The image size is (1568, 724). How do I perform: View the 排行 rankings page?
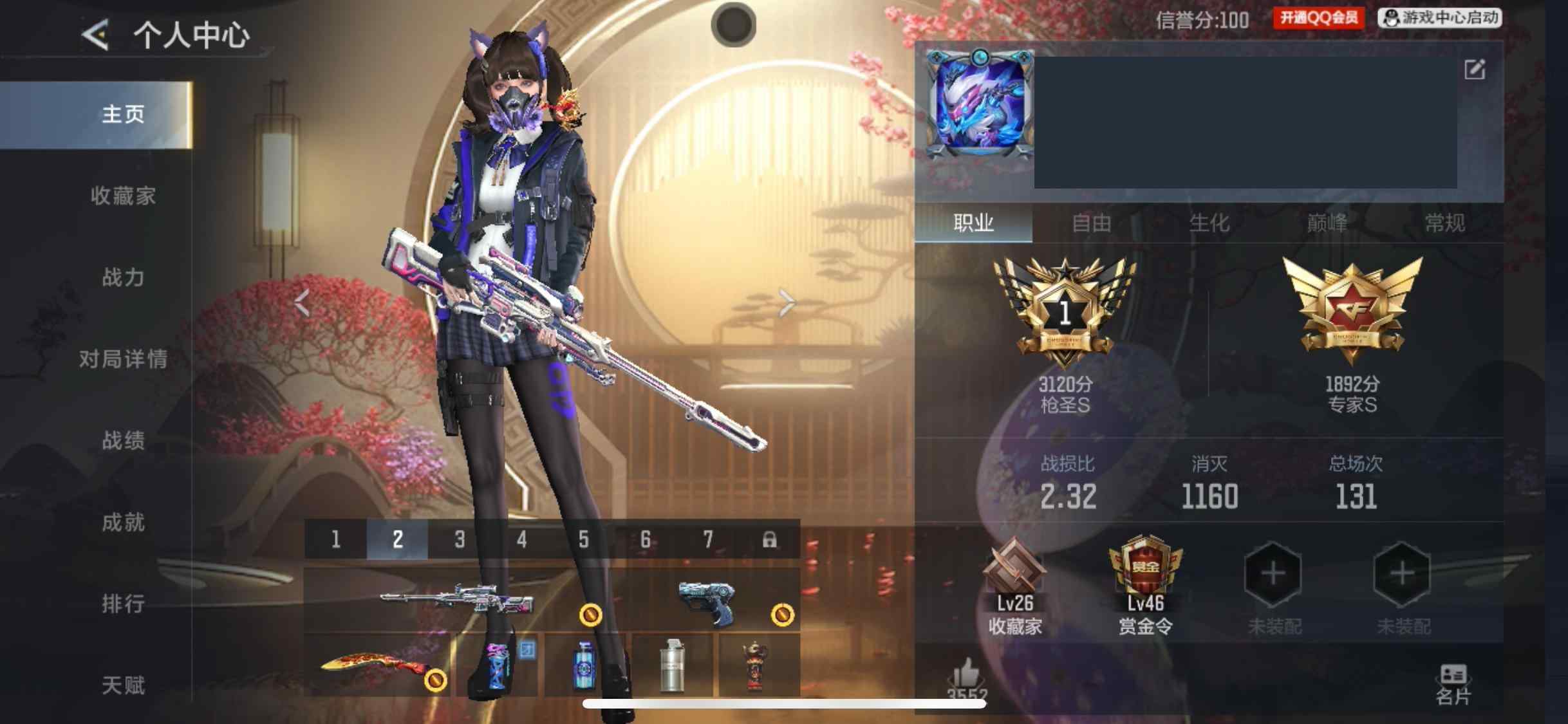point(123,604)
